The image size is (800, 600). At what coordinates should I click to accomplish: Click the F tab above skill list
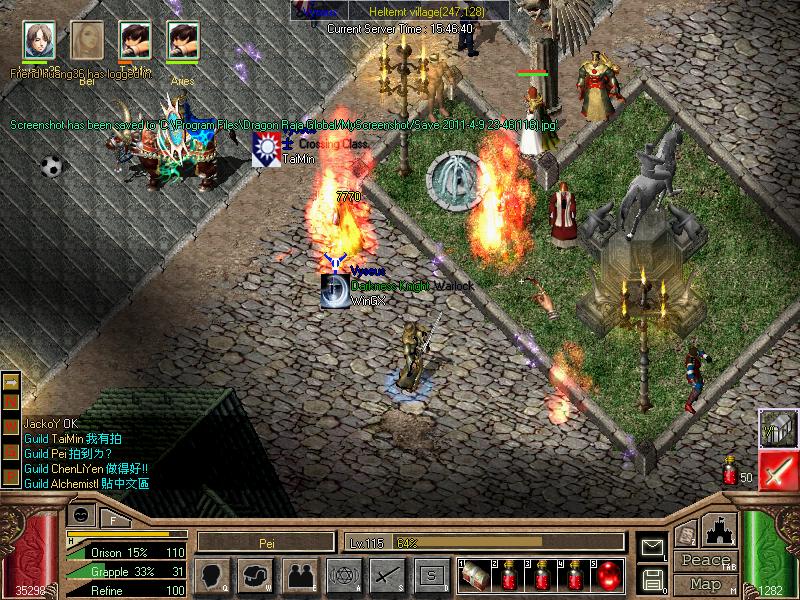[113, 517]
